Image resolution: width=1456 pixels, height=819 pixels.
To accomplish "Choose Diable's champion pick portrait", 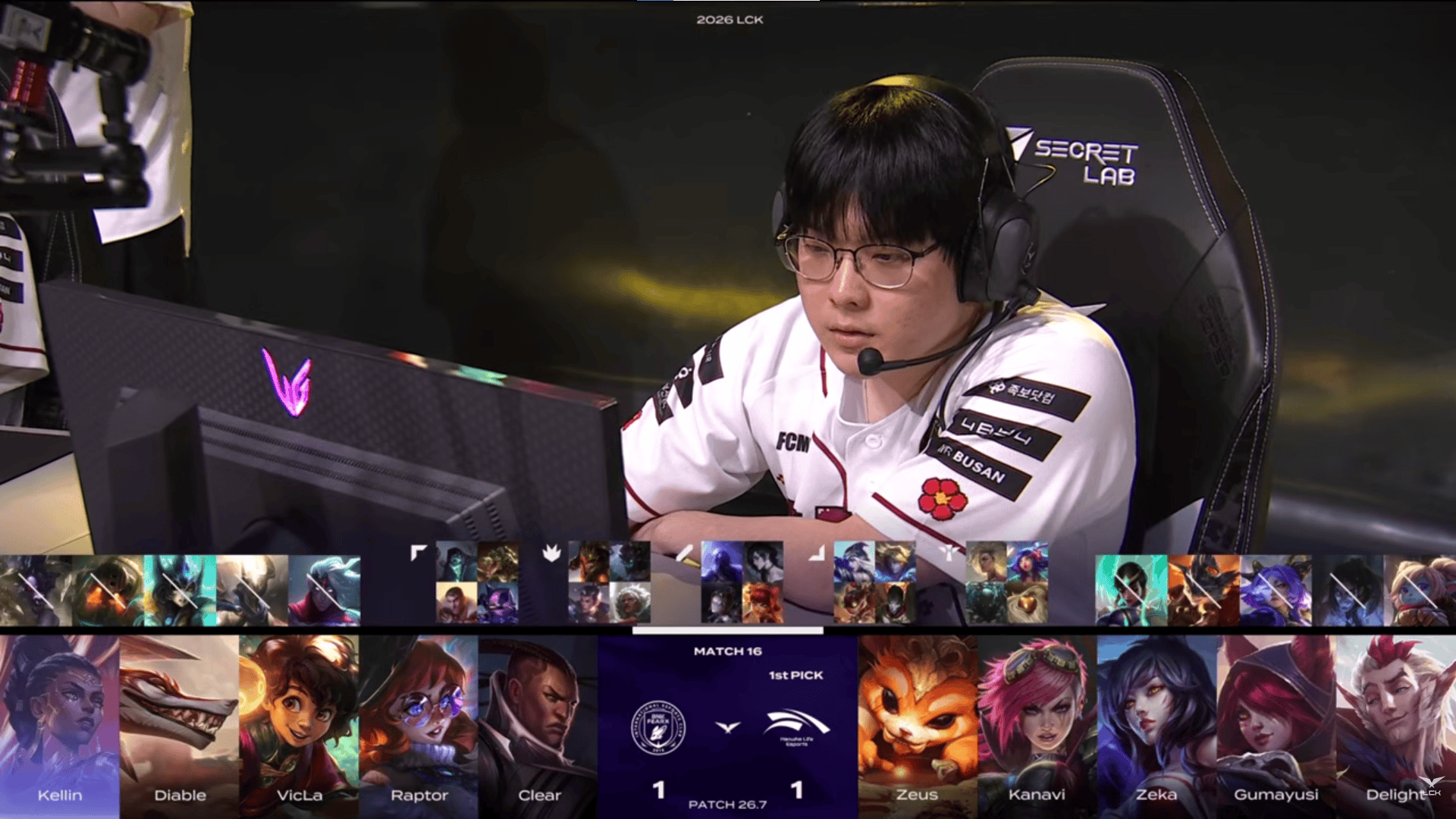I will 180,724.
